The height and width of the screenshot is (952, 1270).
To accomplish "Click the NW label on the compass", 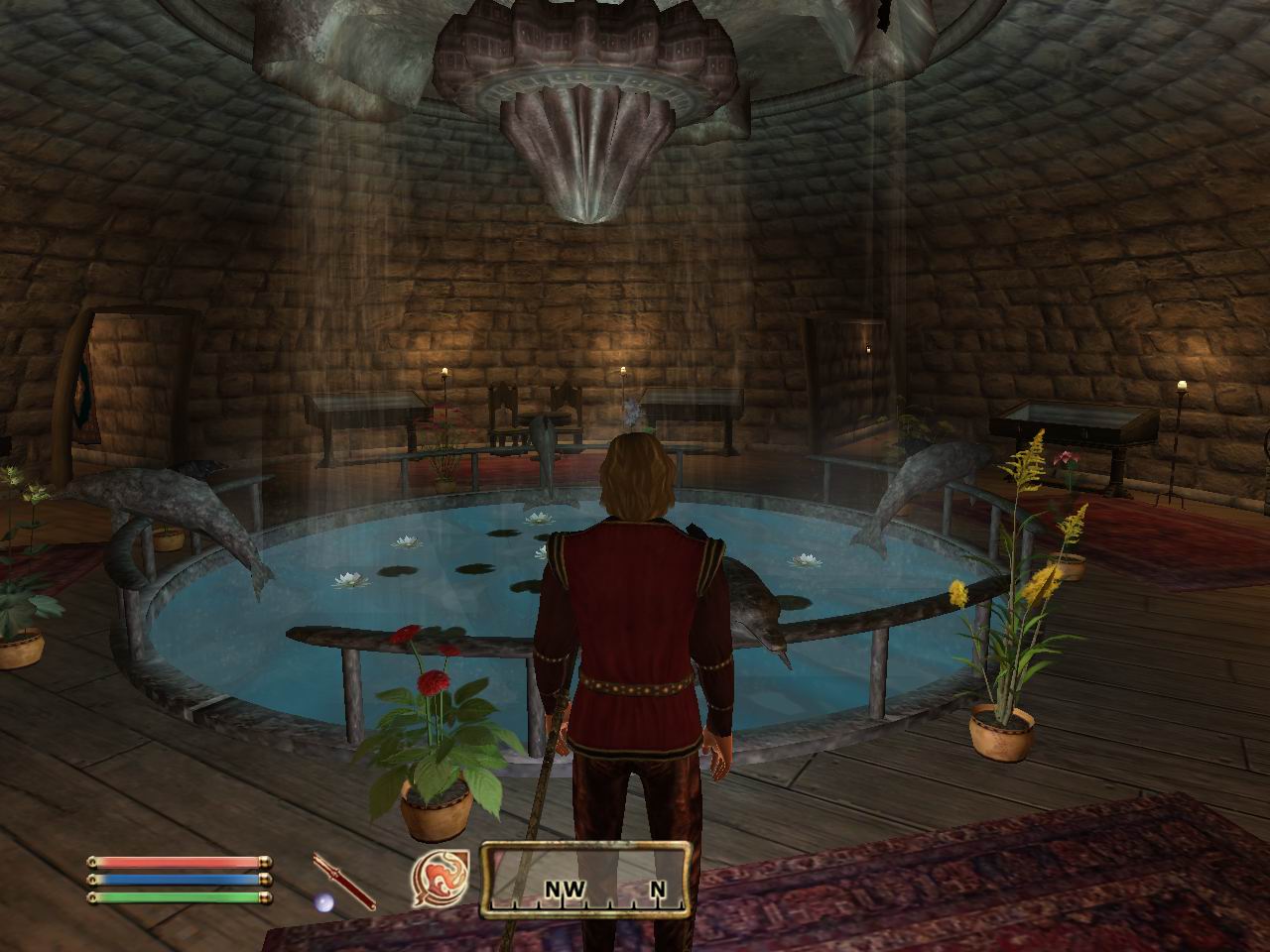I will [x=563, y=891].
